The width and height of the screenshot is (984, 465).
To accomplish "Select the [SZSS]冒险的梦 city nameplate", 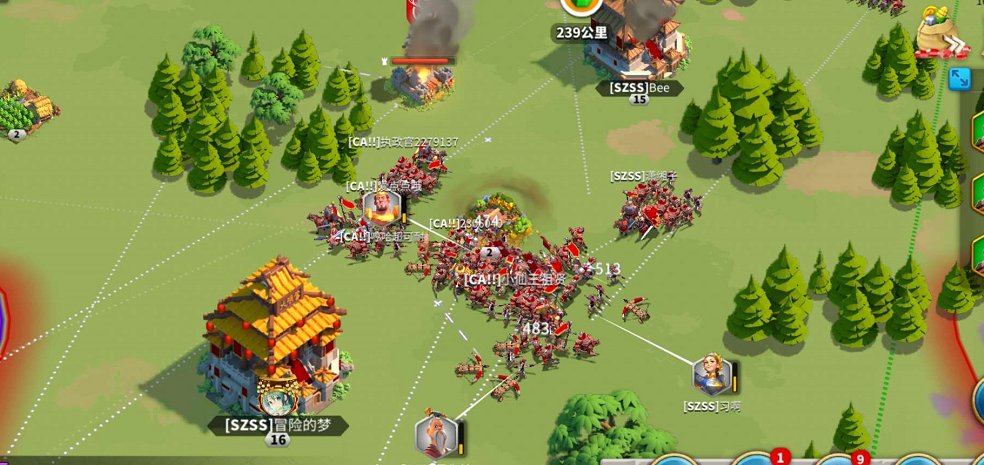I will pyautogui.click(x=277, y=424).
